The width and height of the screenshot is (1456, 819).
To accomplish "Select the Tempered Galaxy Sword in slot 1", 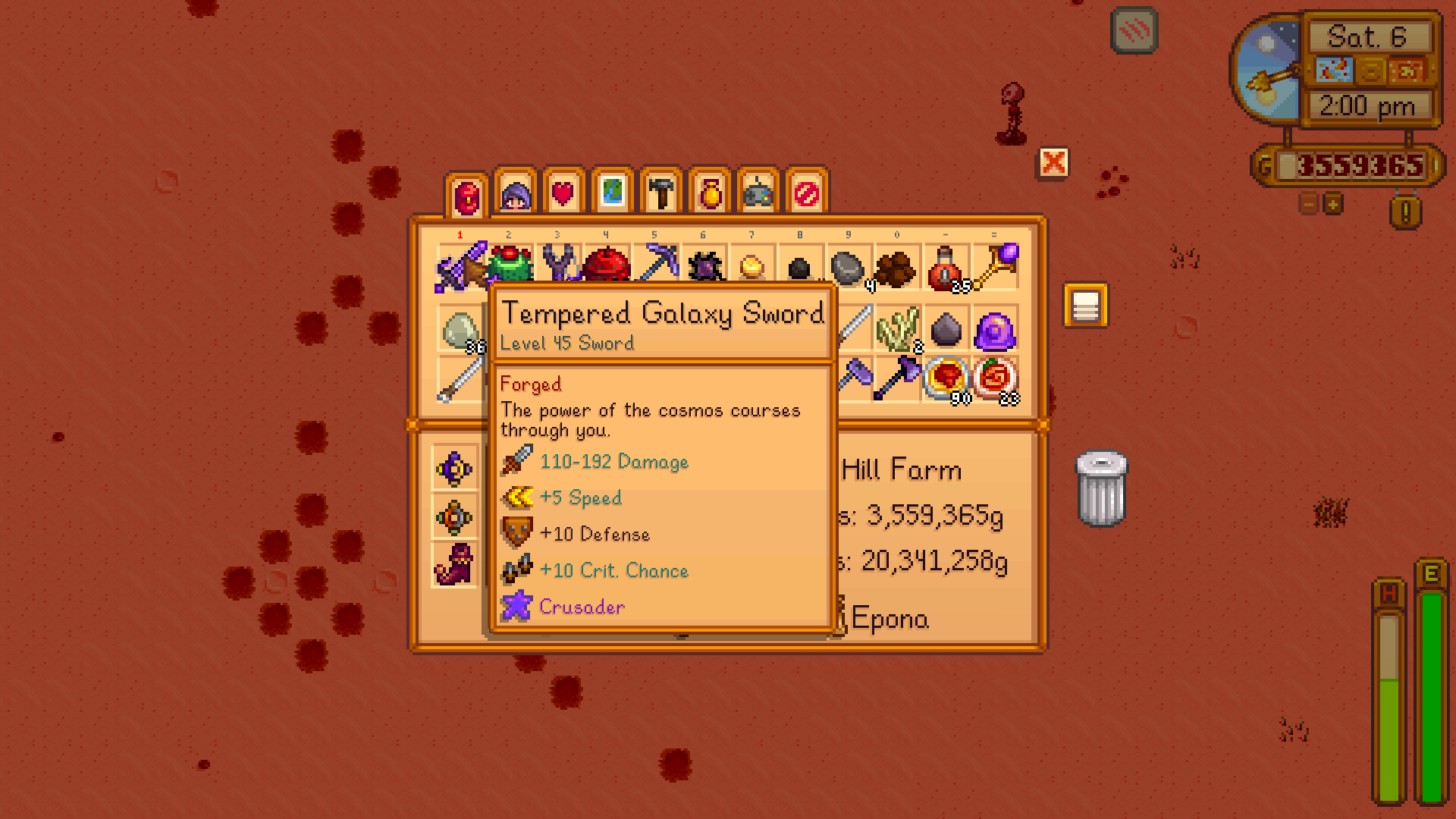I will coord(459,265).
